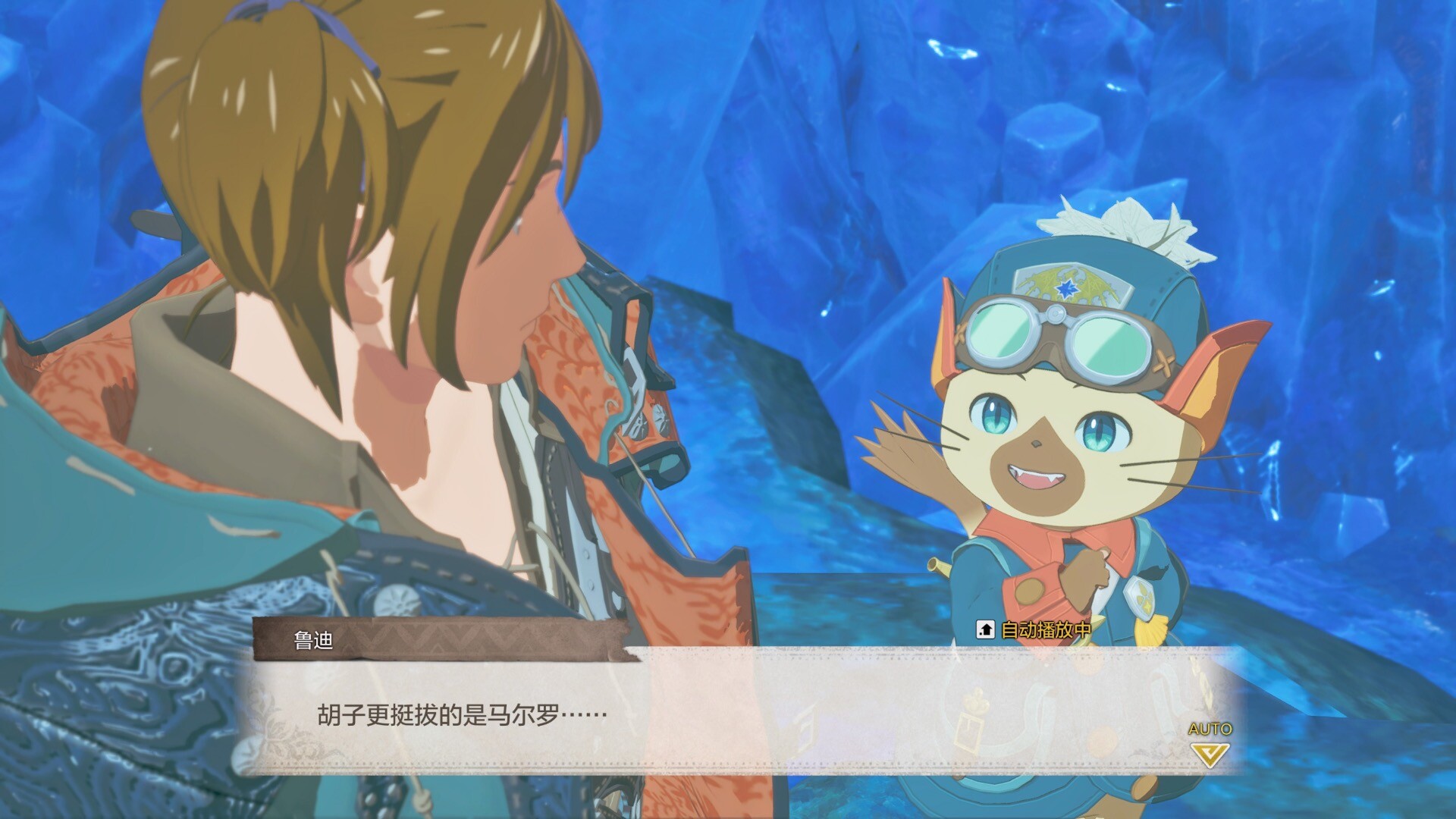Viewport: 1456px width, 819px height.
Task: Advance the dialogue text box
Action: tap(728, 713)
